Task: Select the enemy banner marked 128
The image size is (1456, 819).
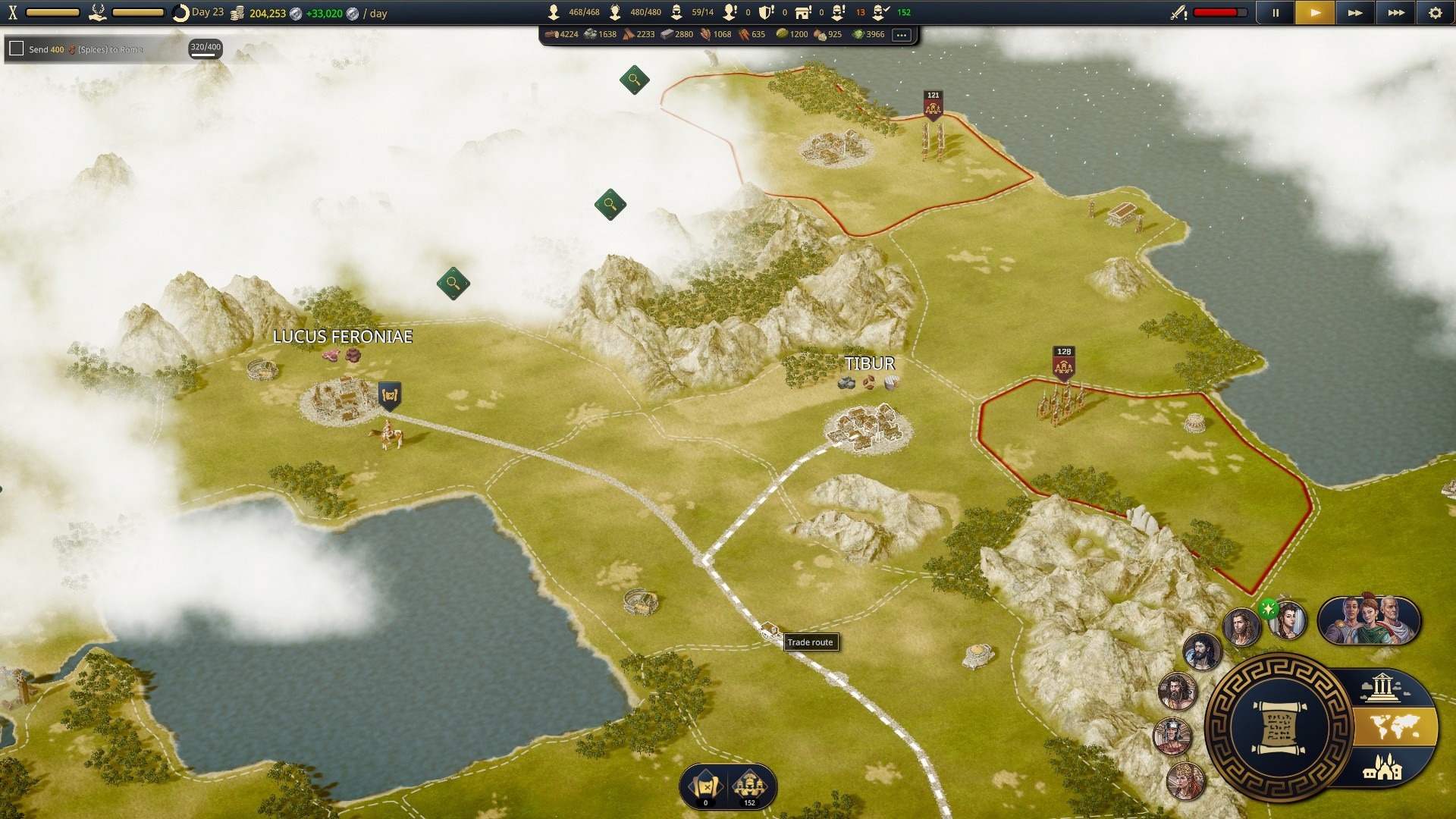Action: coord(1064,362)
